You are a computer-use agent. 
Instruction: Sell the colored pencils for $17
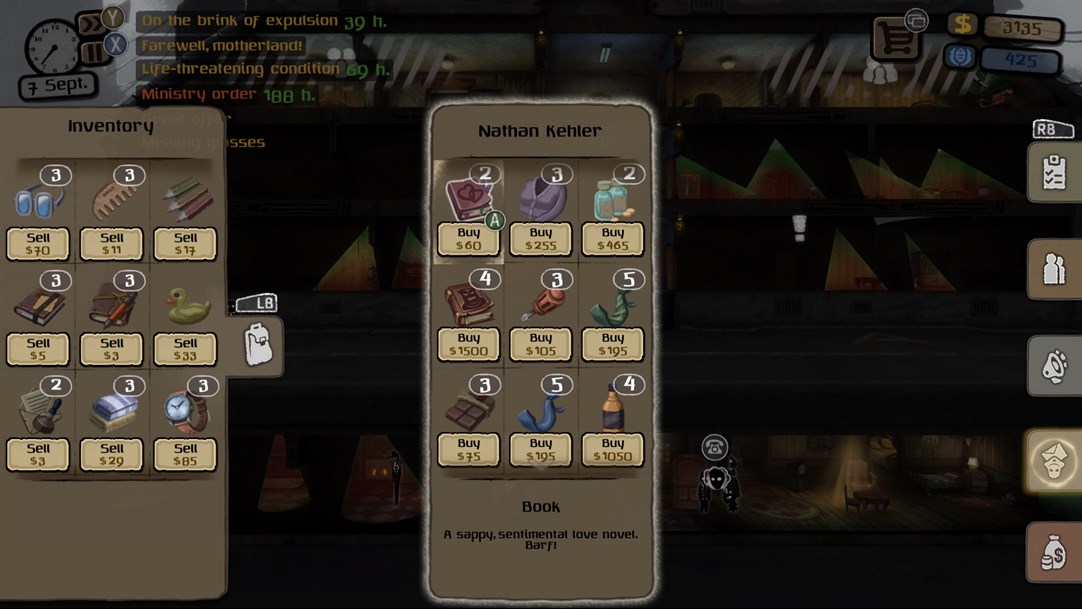pos(185,244)
